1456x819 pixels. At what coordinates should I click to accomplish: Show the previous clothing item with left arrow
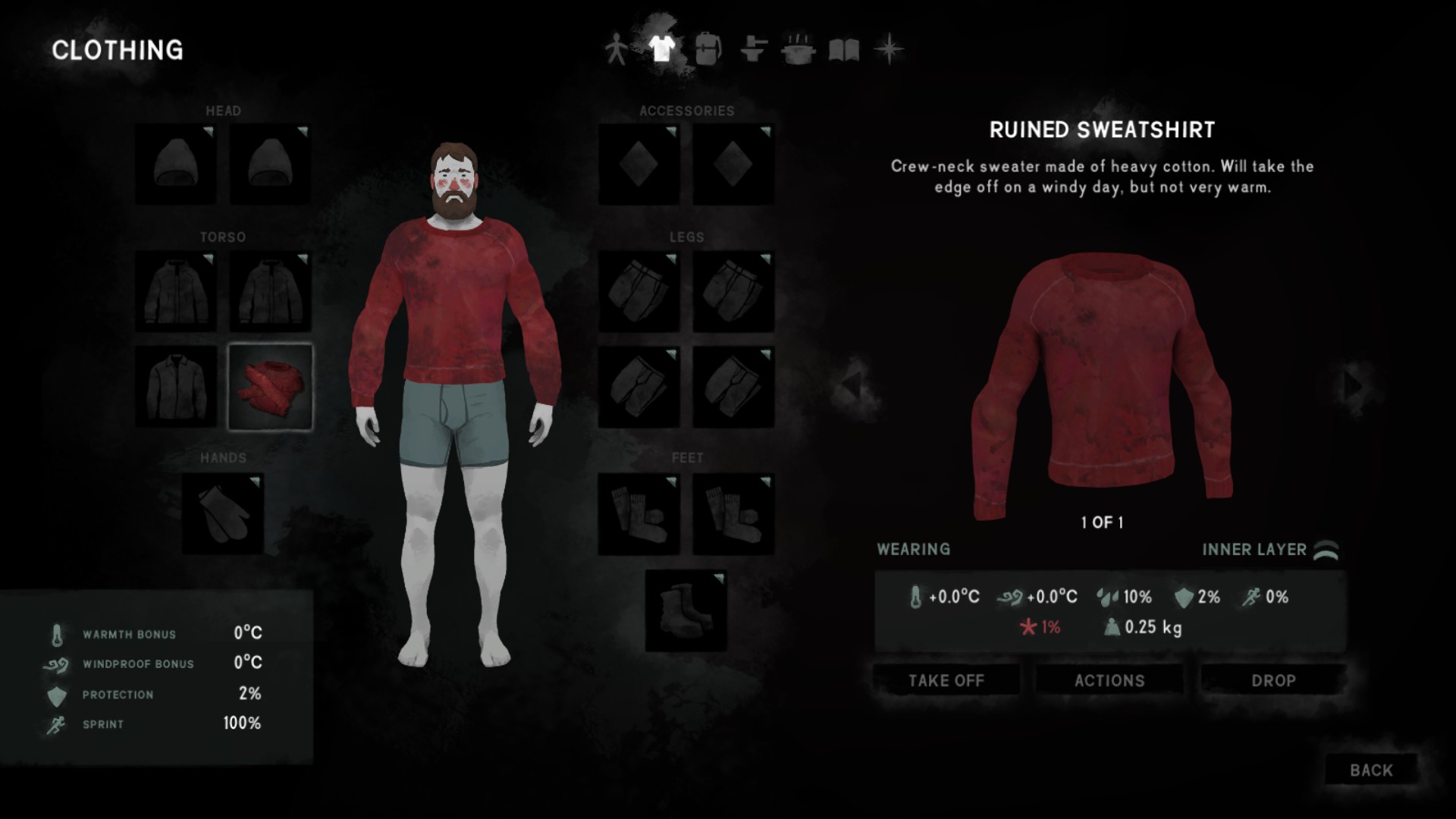click(852, 386)
